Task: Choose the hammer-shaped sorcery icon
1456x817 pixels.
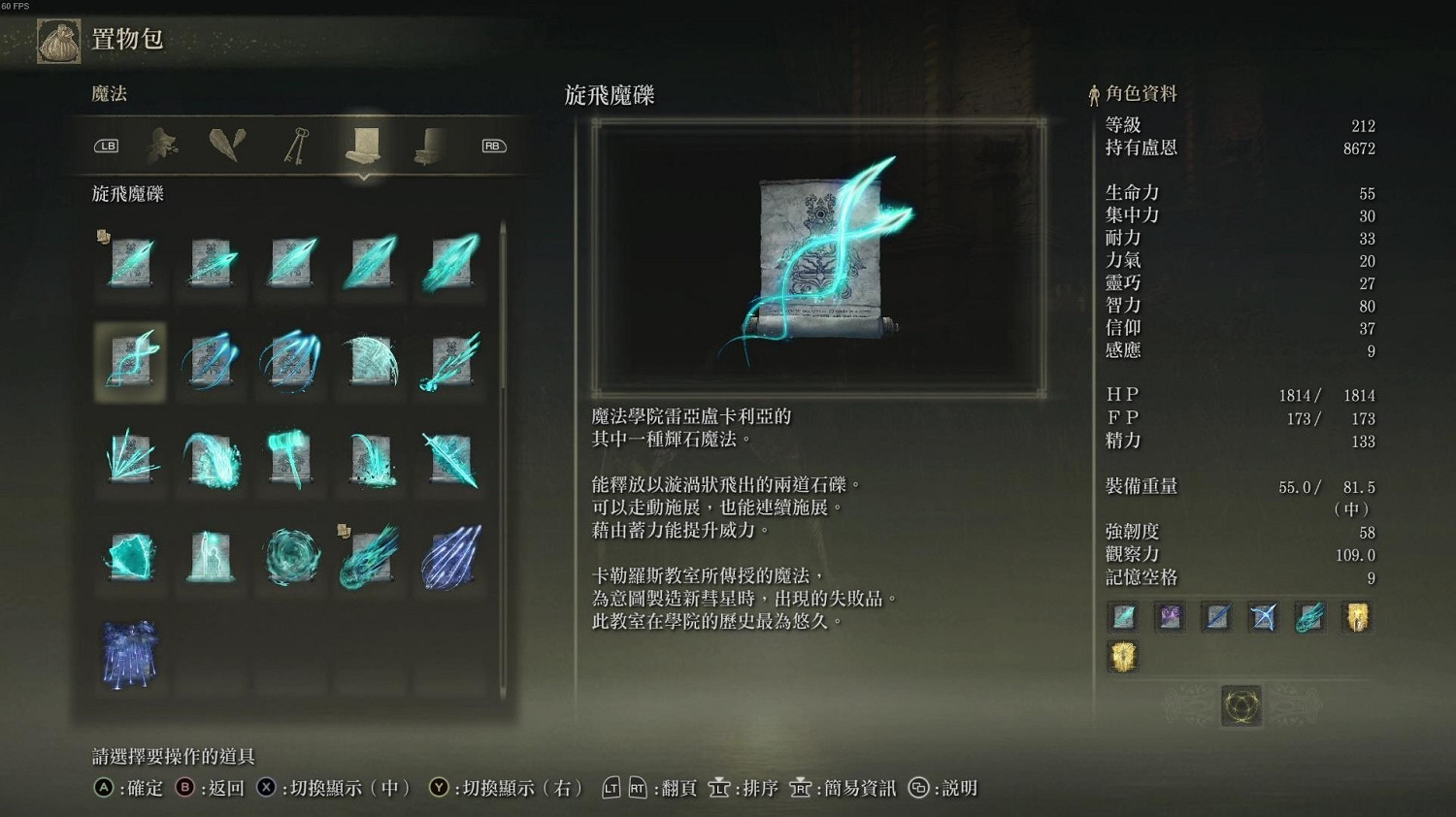Action: tap(290, 459)
